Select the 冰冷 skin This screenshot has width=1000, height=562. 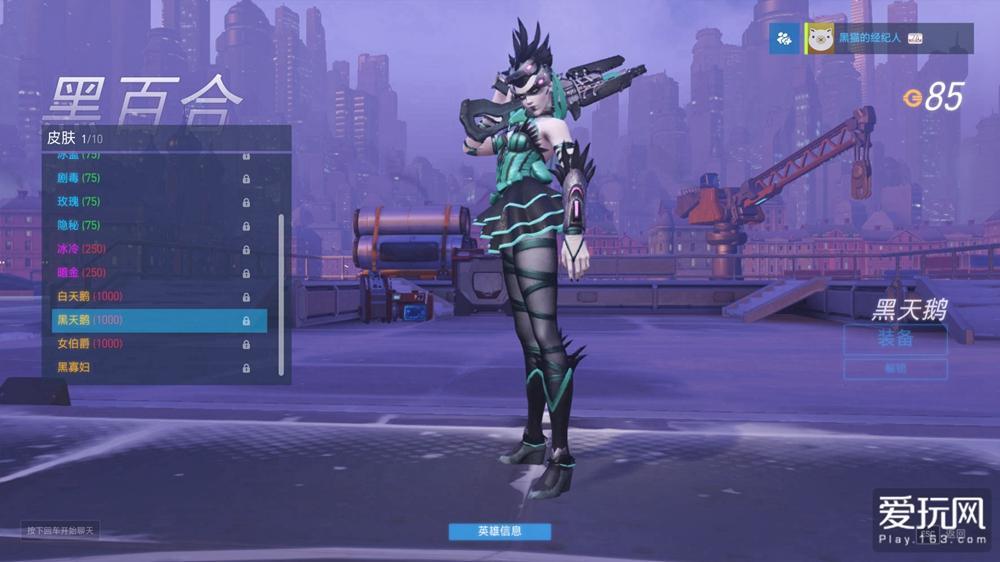(150, 249)
